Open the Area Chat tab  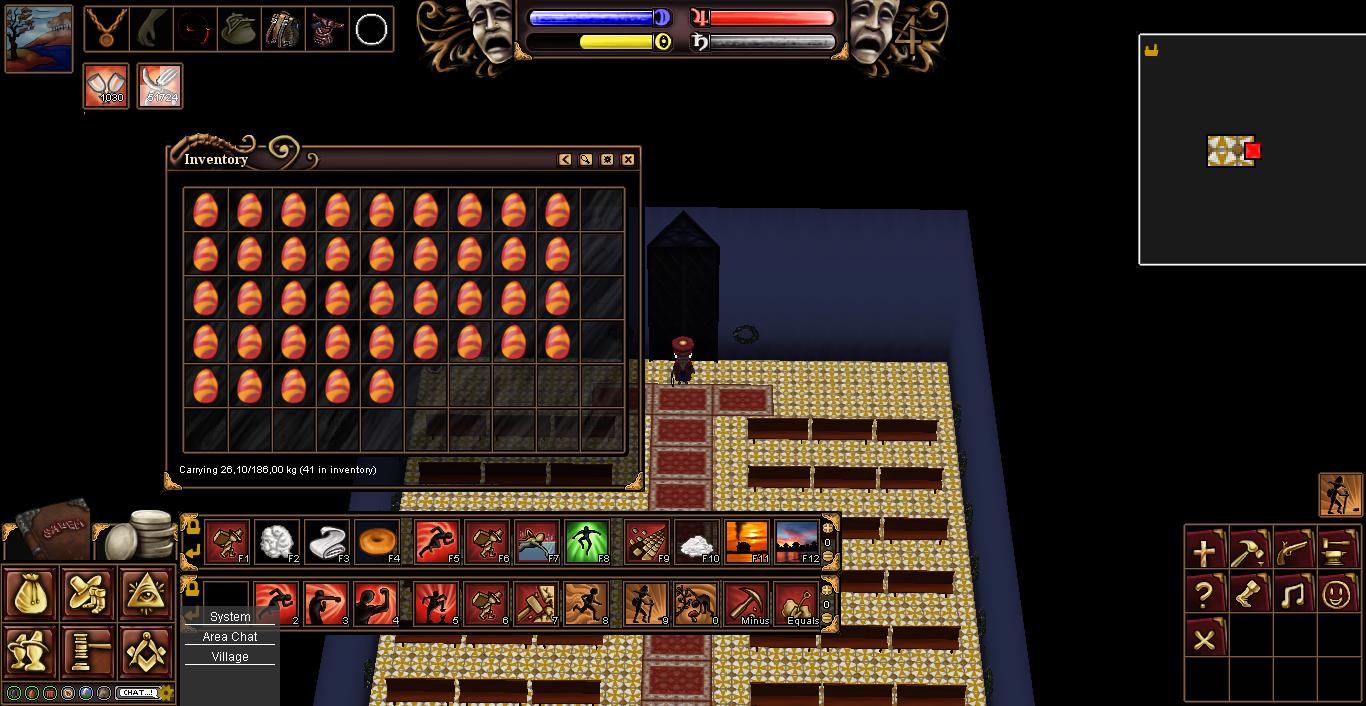[230, 637]
